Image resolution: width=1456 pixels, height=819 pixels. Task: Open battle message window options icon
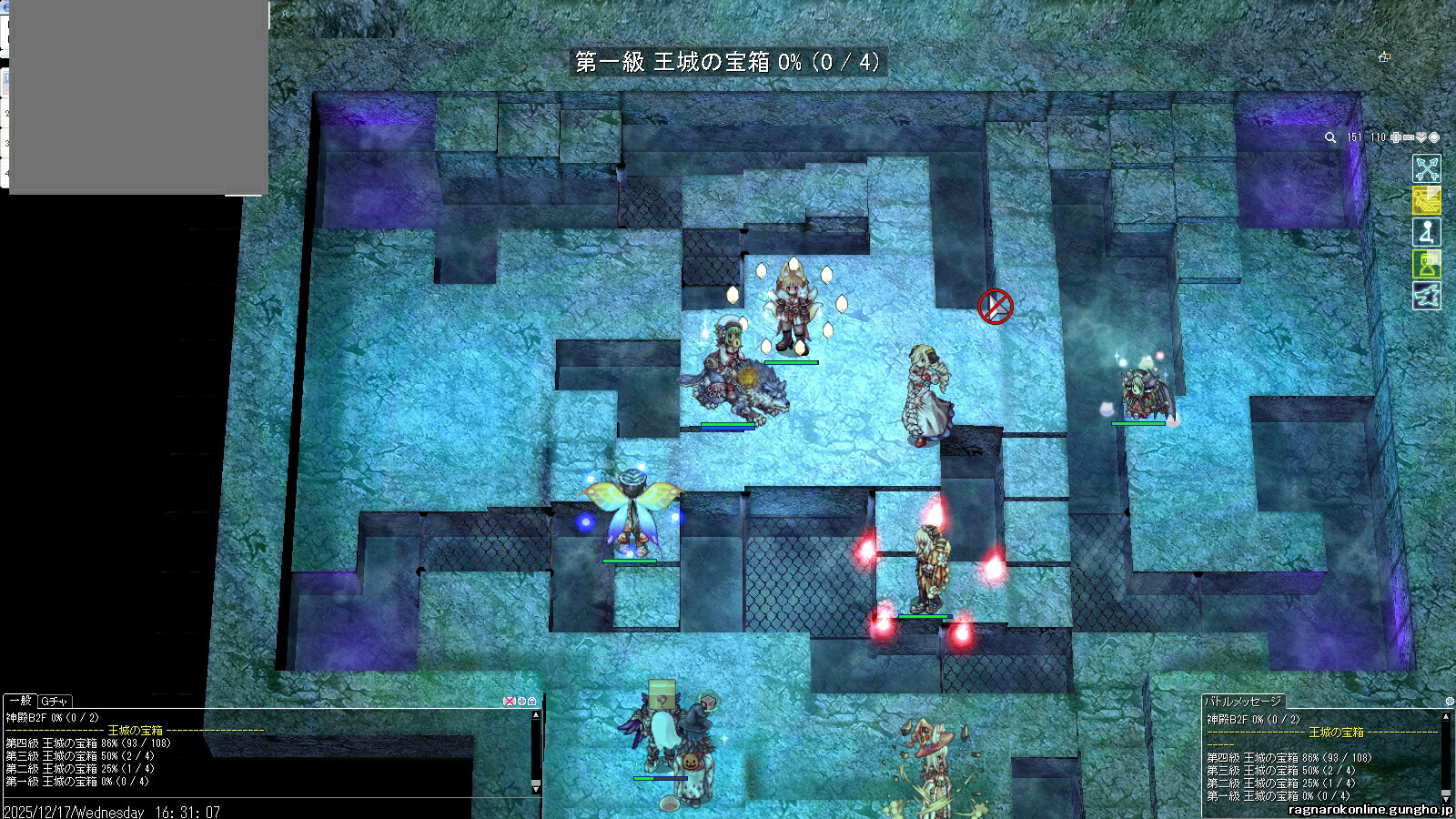1450,702
